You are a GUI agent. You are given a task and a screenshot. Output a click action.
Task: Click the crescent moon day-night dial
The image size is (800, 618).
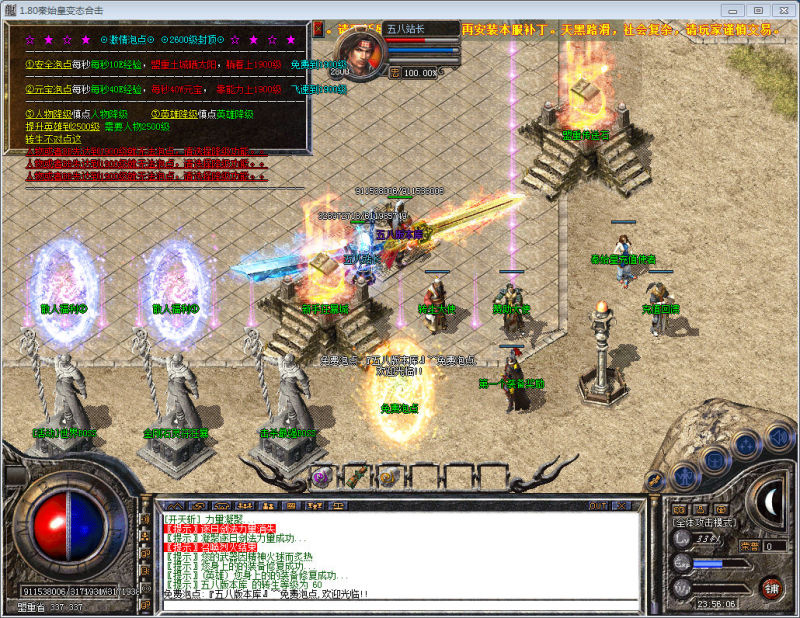[x=769, y=502]
